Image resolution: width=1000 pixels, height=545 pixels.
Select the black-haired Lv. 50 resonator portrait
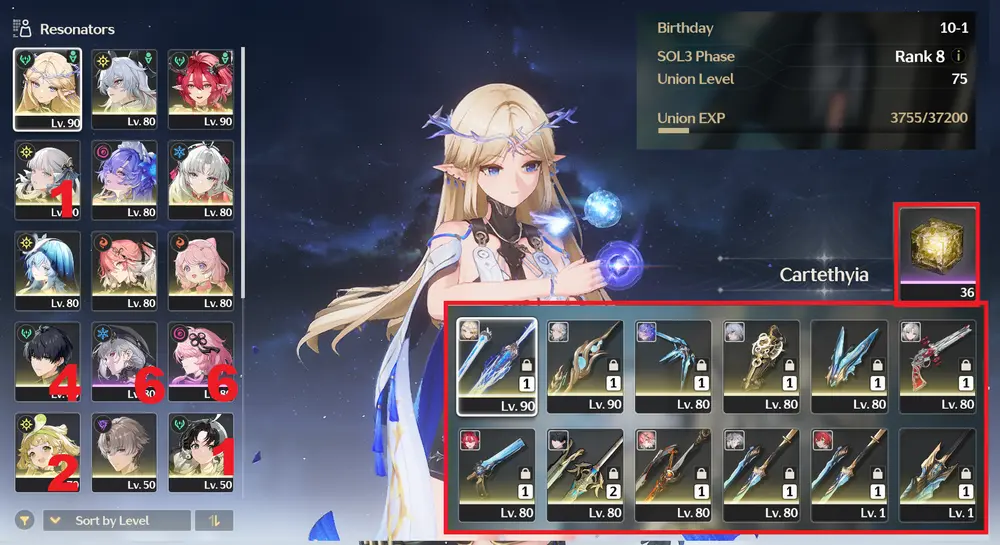(x=201, y=452)
